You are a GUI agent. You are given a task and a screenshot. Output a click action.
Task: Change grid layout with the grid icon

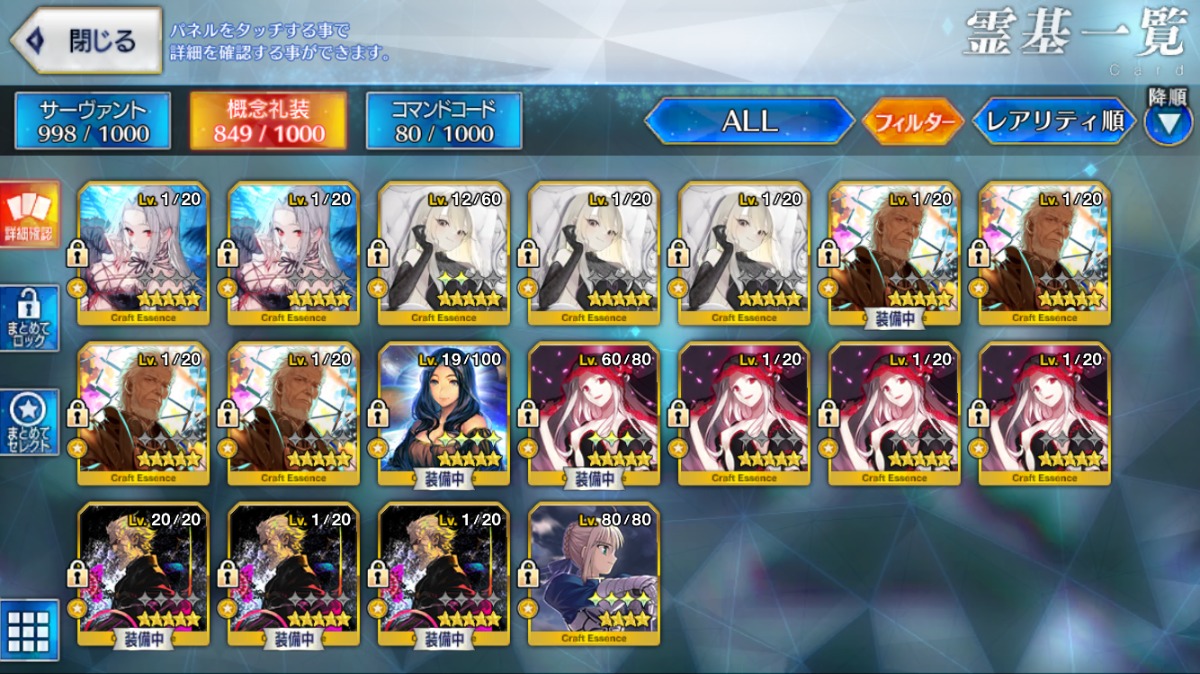(x=29, y=630)
